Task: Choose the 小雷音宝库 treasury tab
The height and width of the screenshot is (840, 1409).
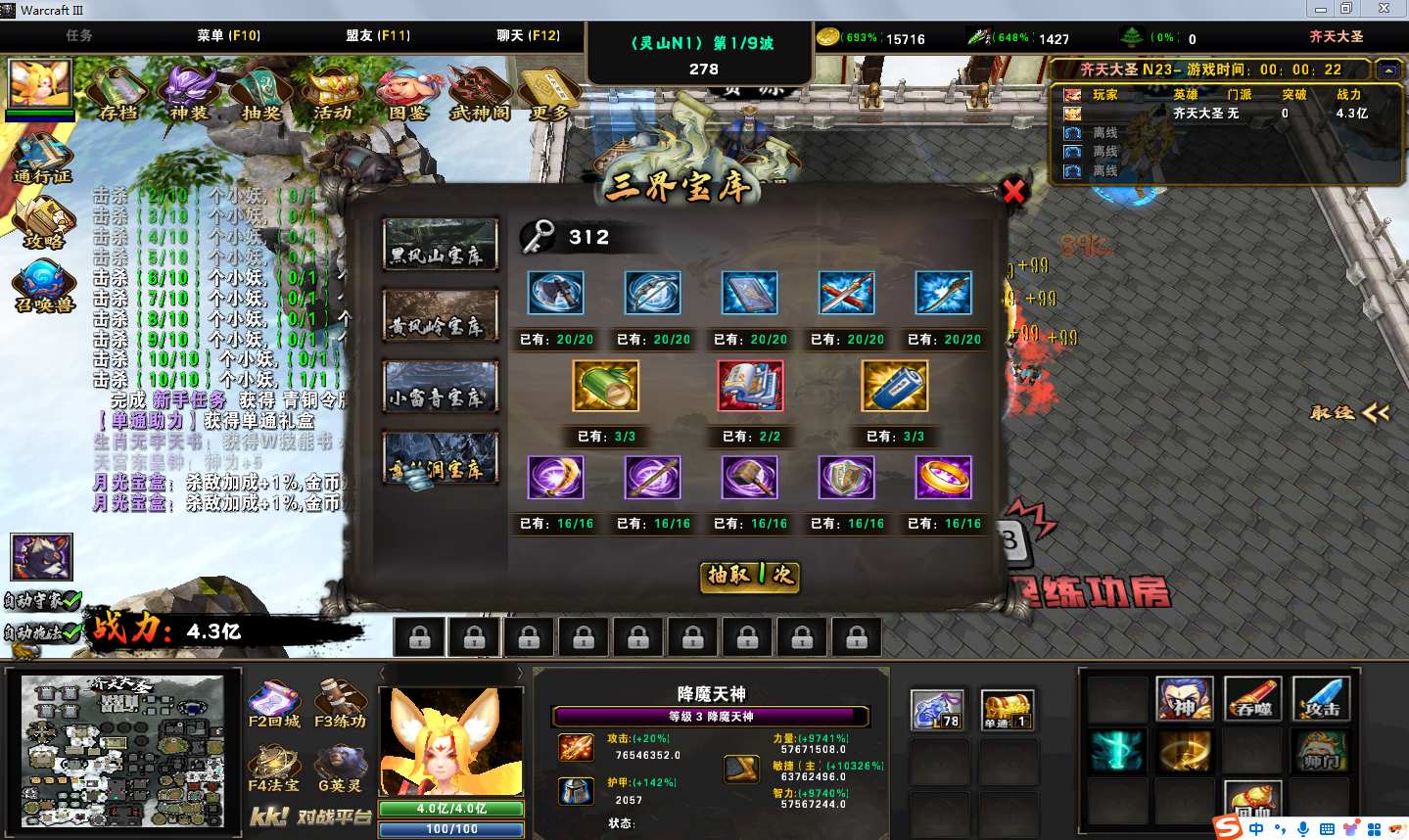Action: [x=440, y=387]
